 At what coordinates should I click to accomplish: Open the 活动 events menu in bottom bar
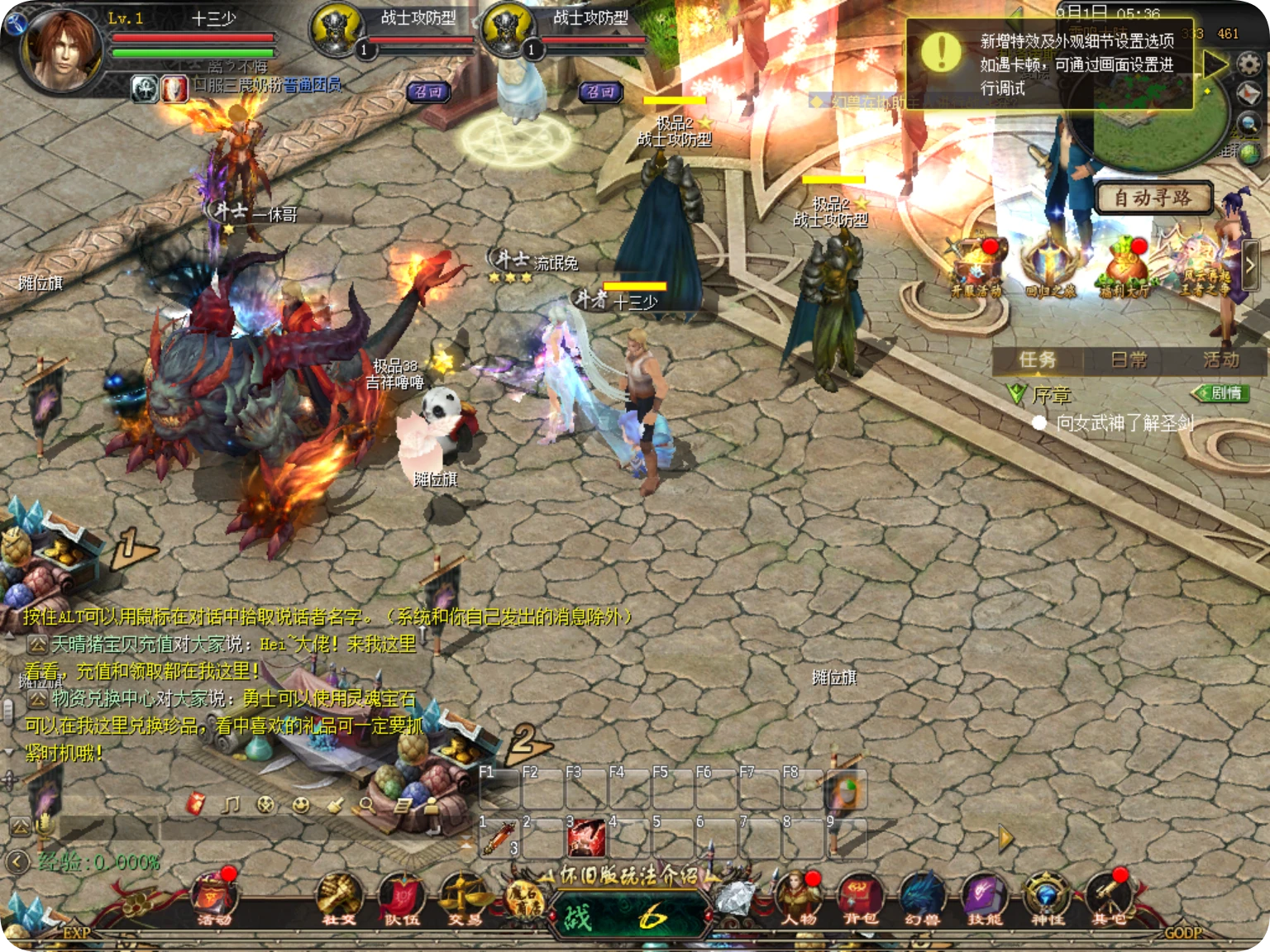click(214, 897)
